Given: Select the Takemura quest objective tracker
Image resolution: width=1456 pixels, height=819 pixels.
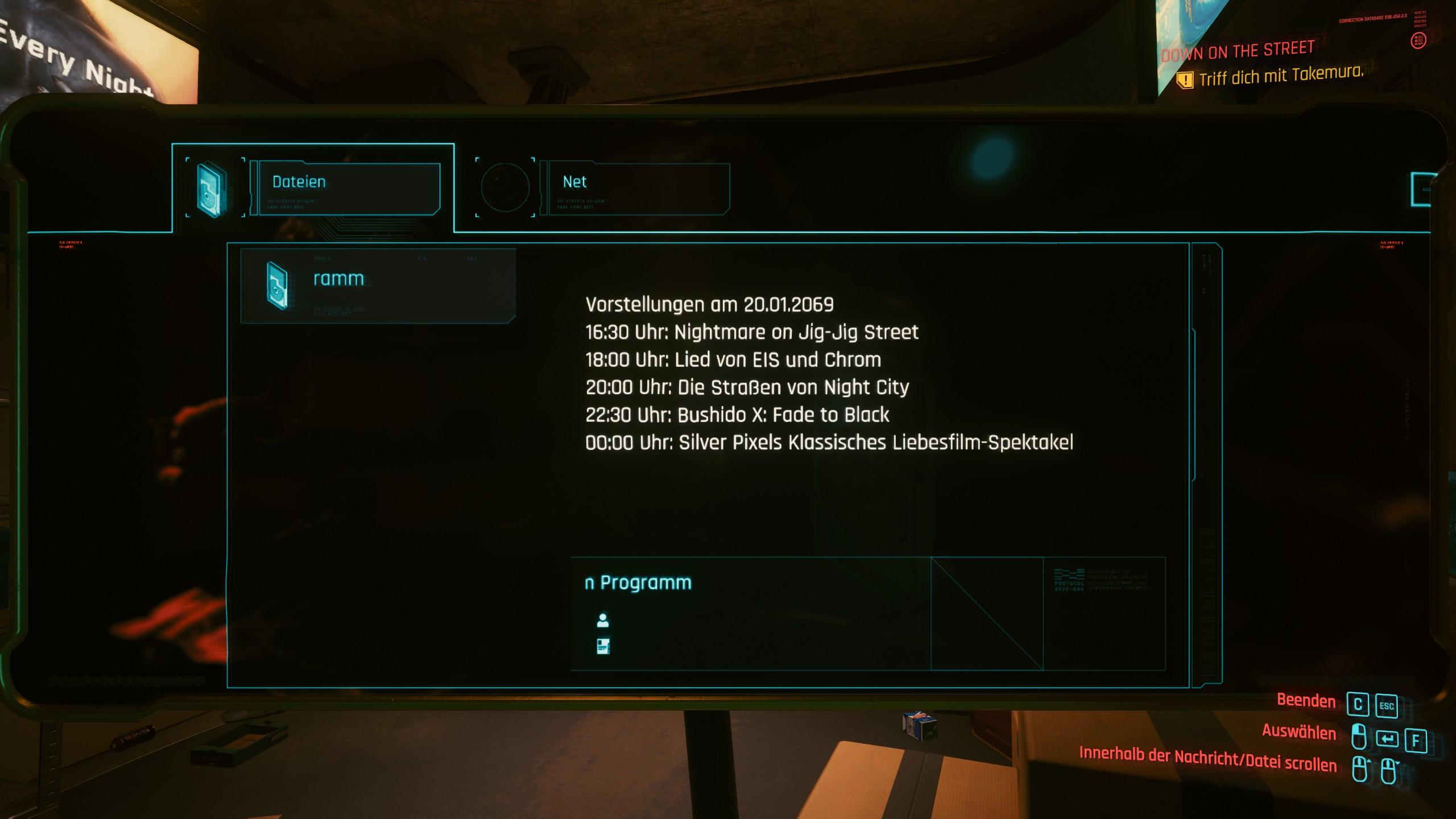Looking at the screenshot, I should click(x=1280, y=76).
